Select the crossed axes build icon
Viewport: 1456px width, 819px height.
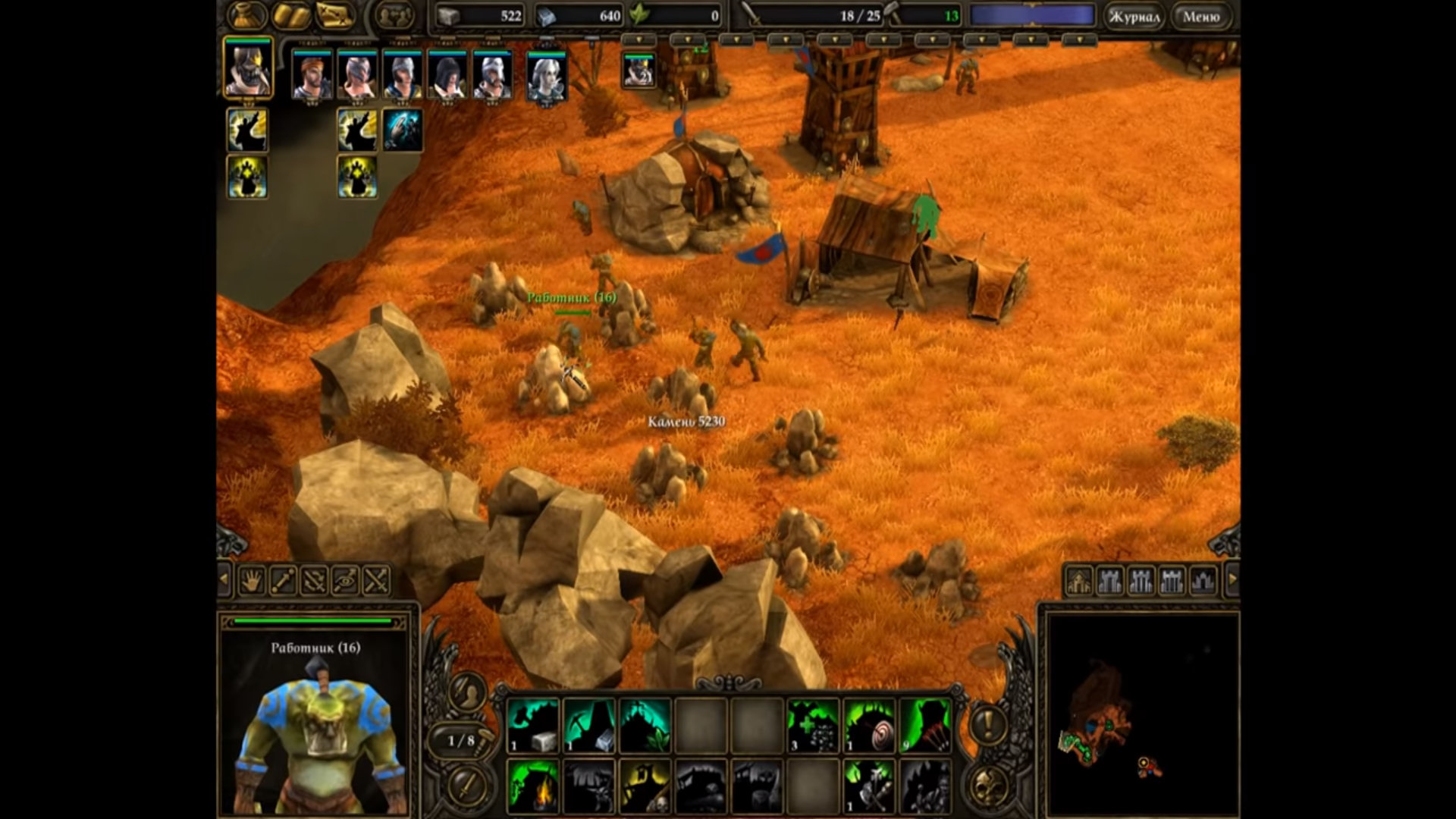click(x=869, y=786)
